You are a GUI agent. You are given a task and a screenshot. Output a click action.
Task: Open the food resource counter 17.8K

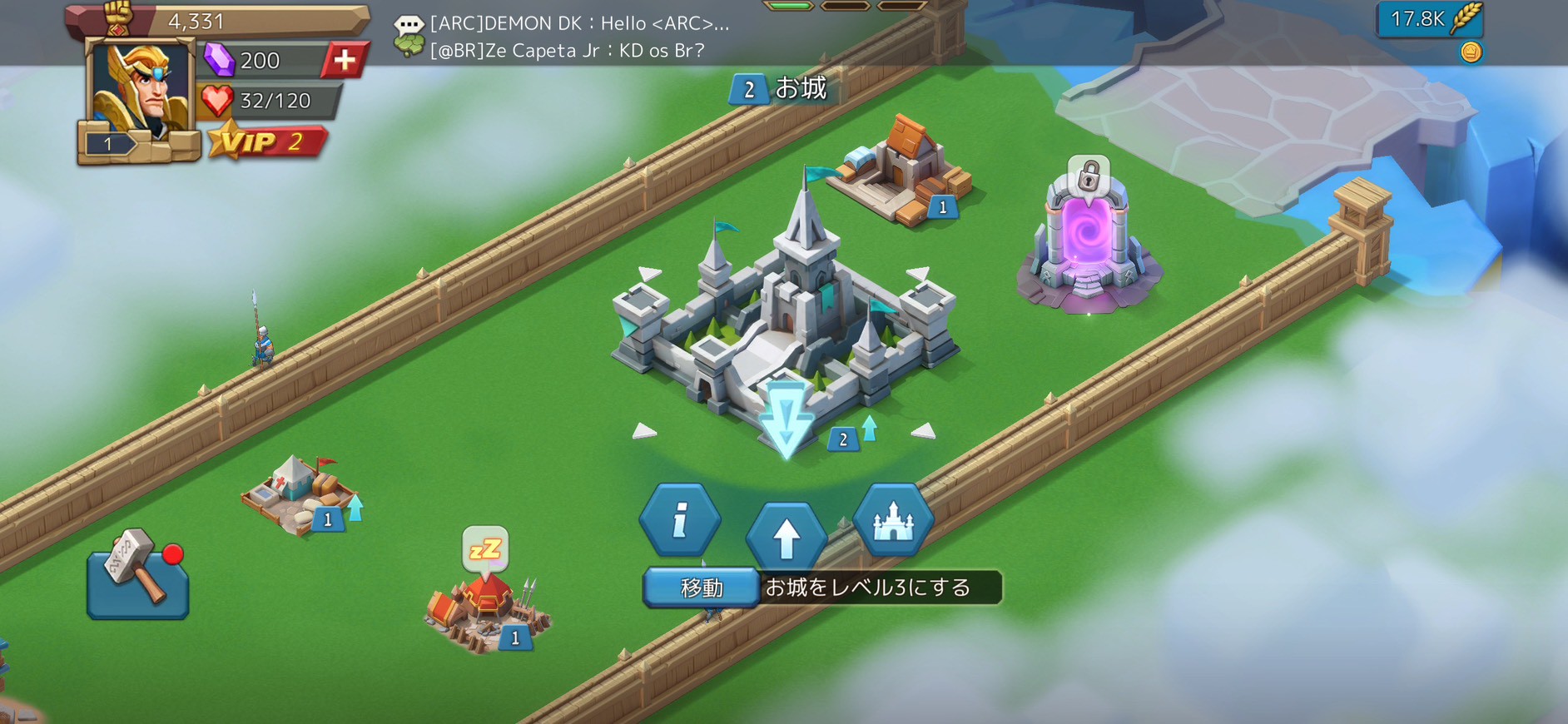[x=1429, y=19]
